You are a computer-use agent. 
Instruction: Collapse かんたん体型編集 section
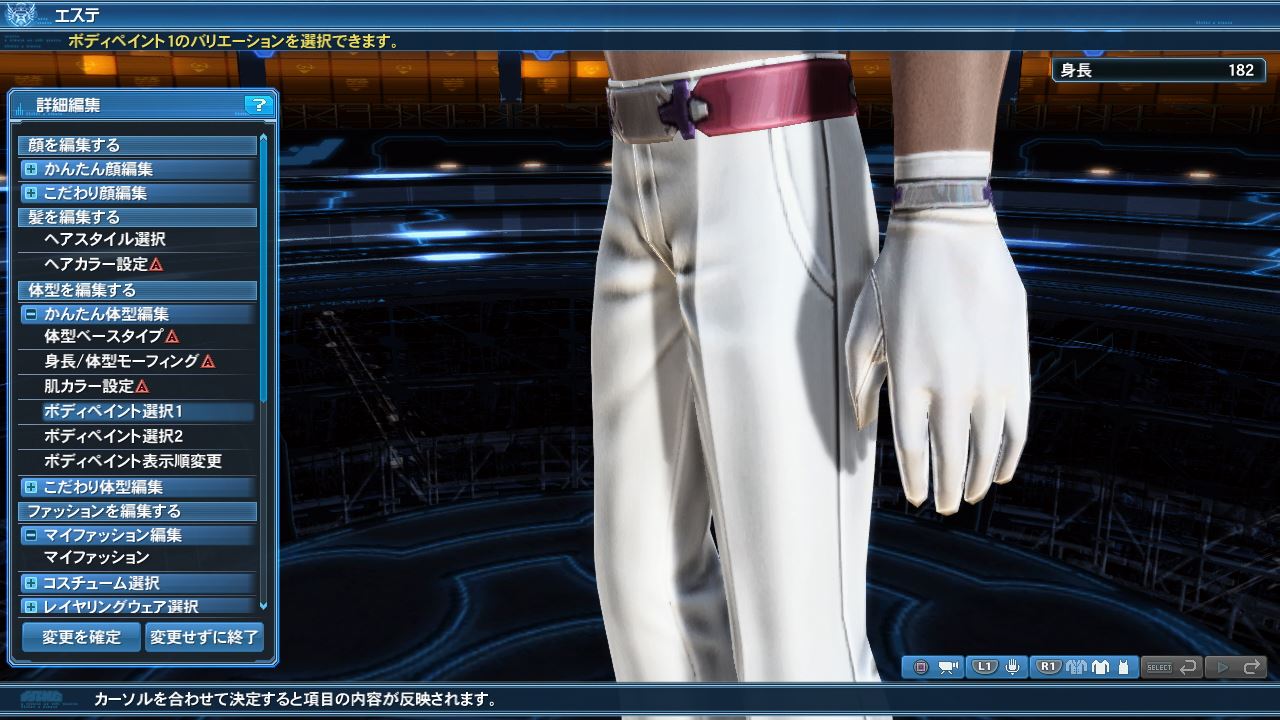pos(31,314)
